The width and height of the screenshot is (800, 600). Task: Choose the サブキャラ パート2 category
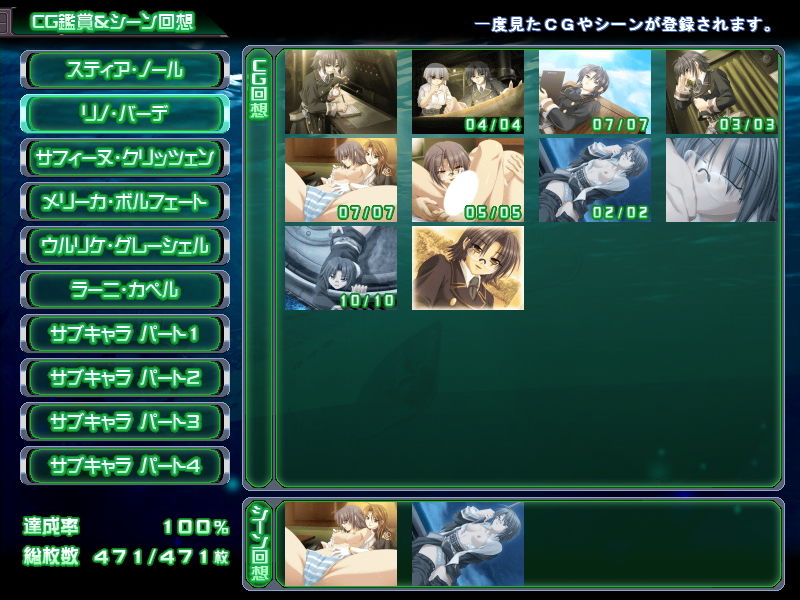click(x=125, y=378)
